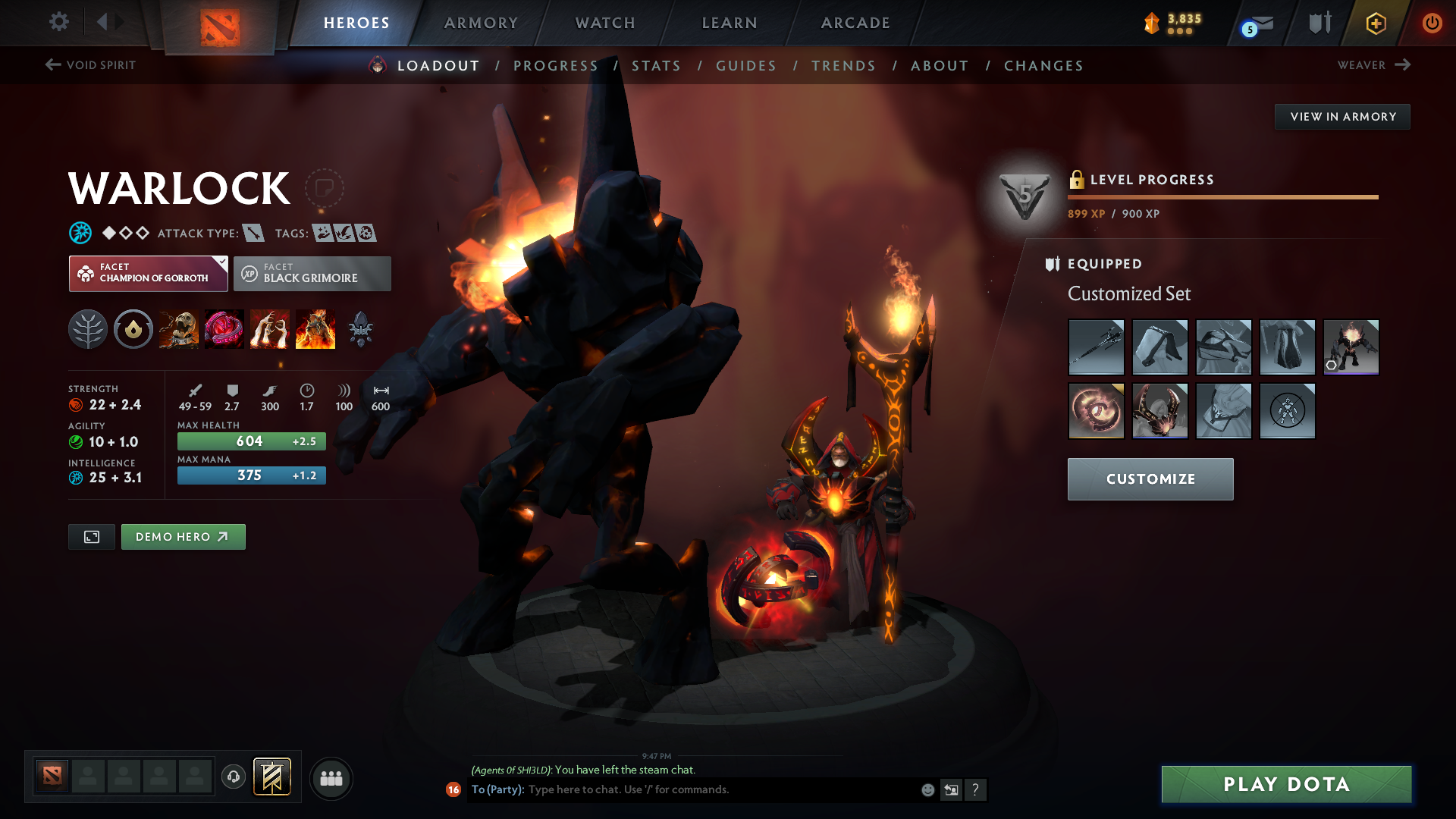This screenshot has width=1456, height=819.
Task: Click the Level Progress XP bar
Action: click(1222, 196)
